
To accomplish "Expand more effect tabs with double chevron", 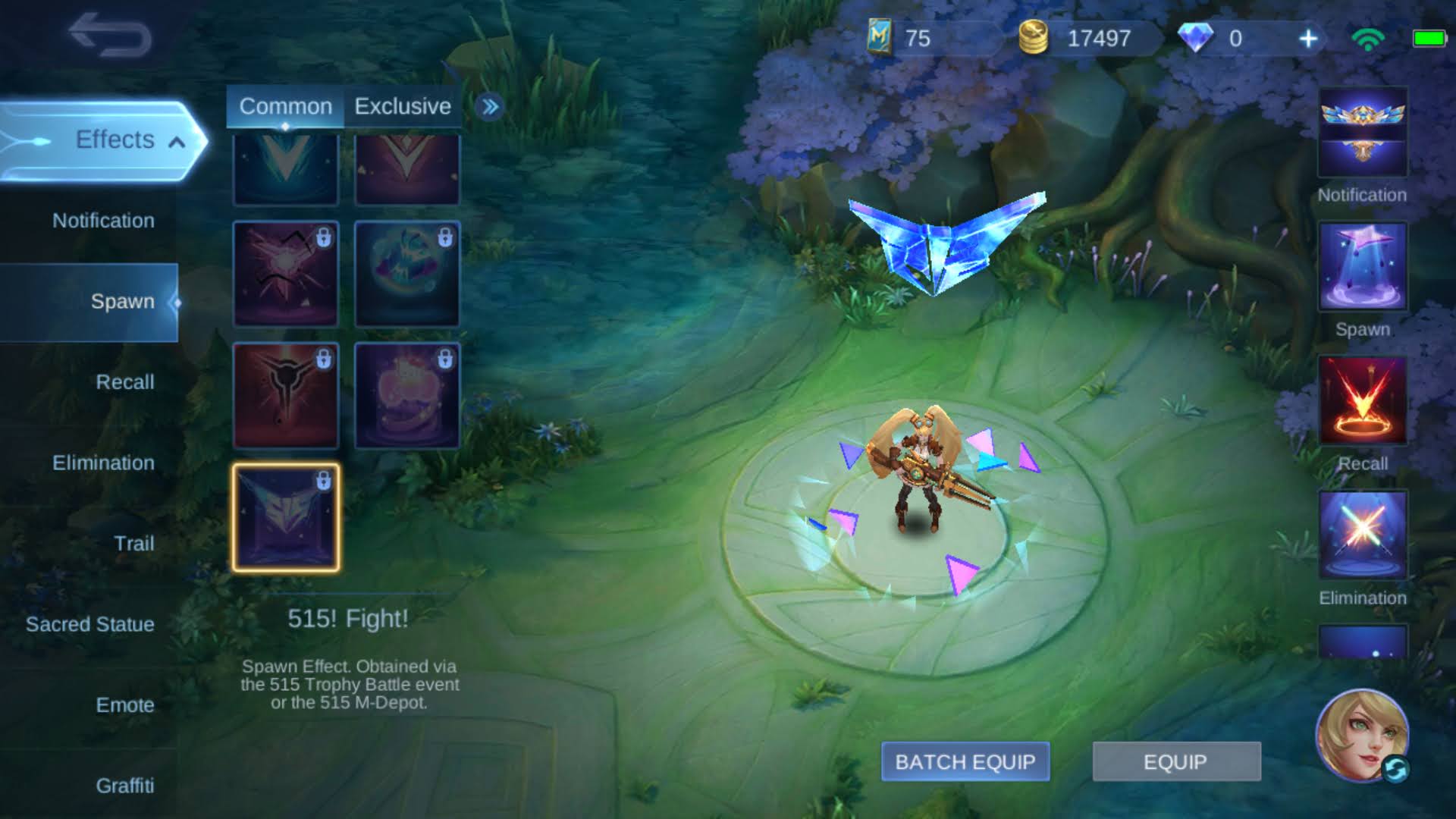I will coord(490,107).
